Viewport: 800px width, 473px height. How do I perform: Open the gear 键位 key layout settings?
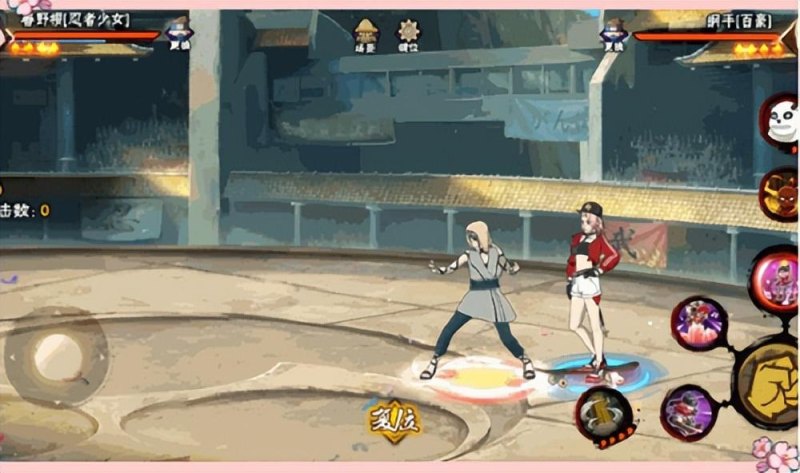click(x=409, y=33)
